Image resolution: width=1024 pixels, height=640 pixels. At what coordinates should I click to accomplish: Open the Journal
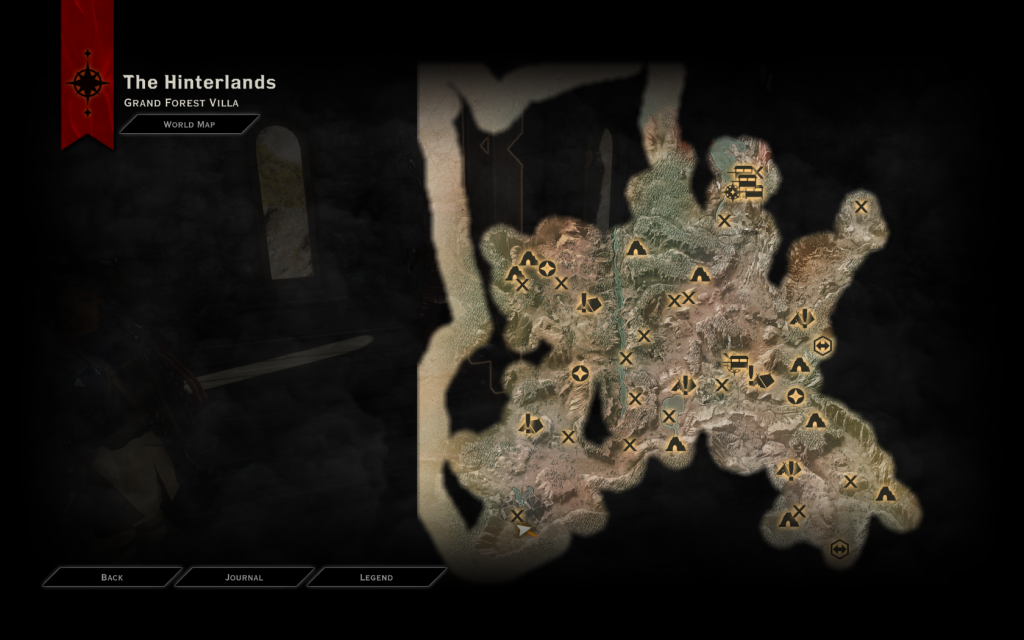(244, 577)
